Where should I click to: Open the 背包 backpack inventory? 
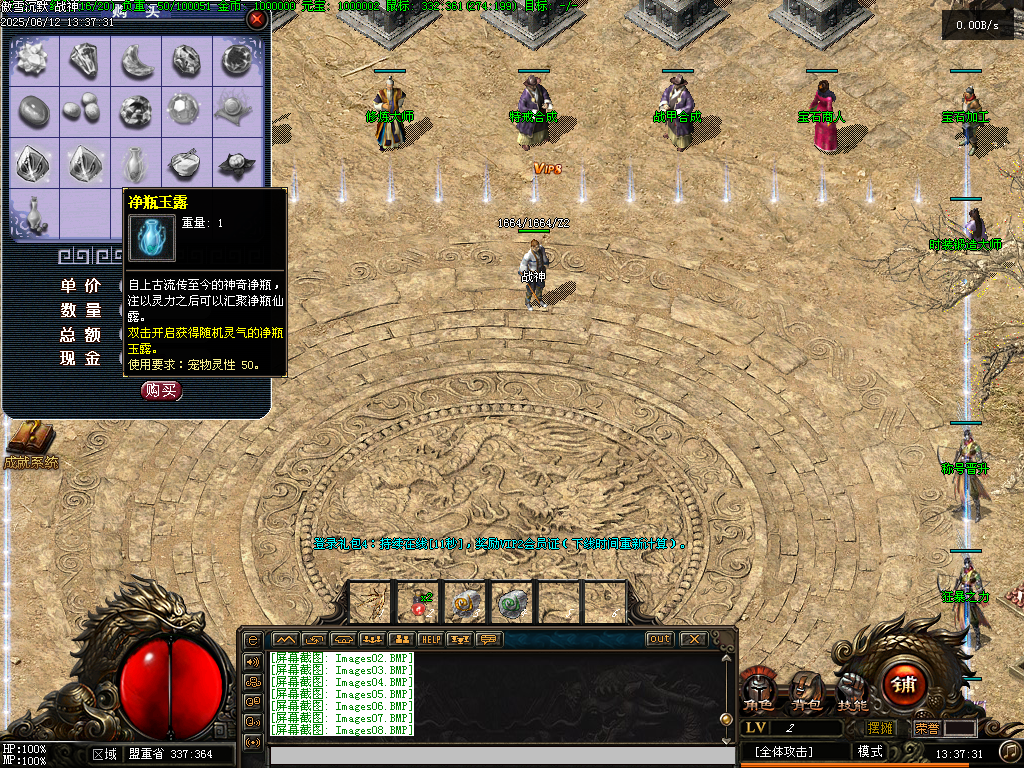tap(805, 693)
